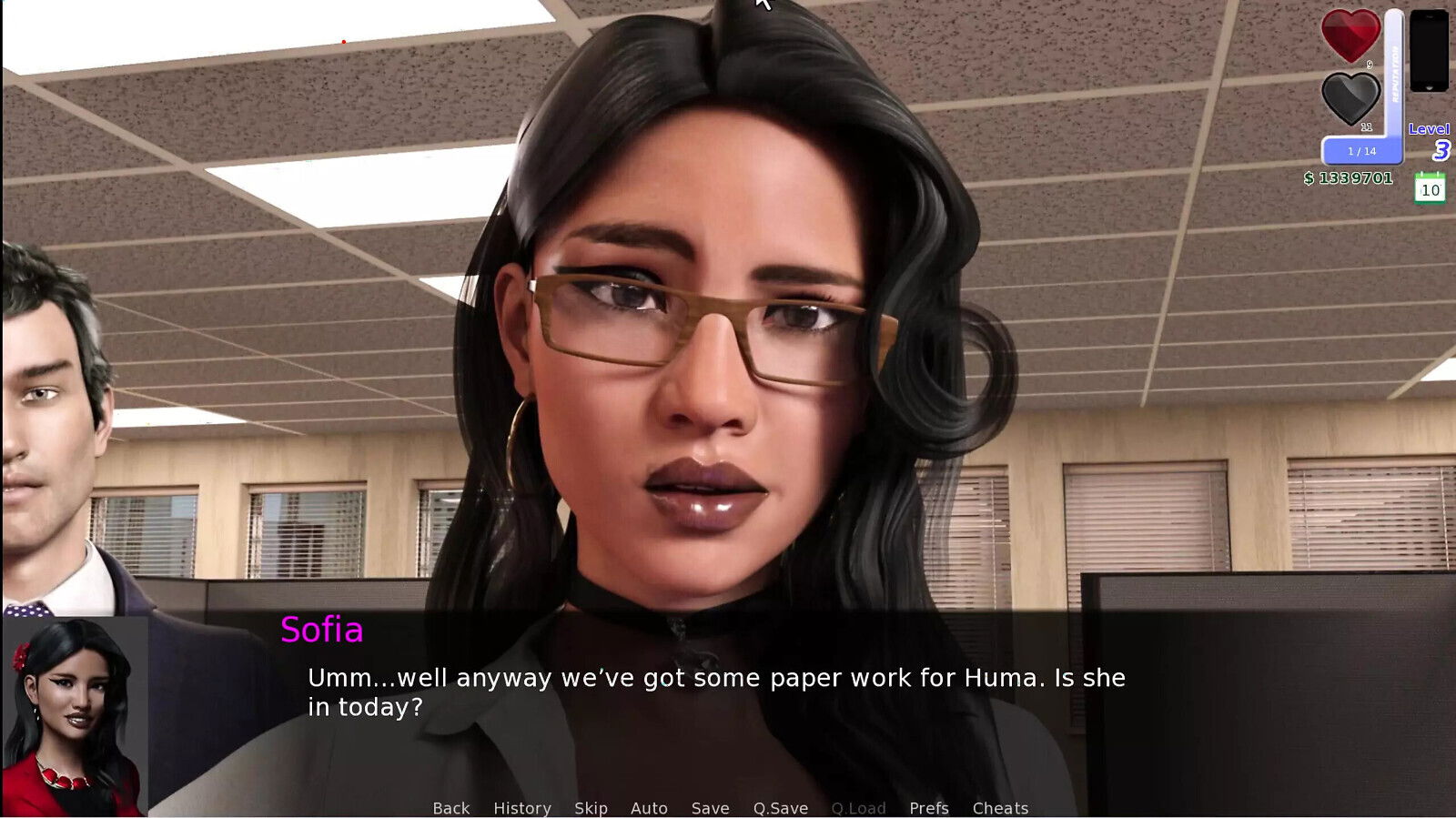The image size is (1456, 818).
Task: Enable Auto-play dialogue mode
Action: tap(650, 808)
